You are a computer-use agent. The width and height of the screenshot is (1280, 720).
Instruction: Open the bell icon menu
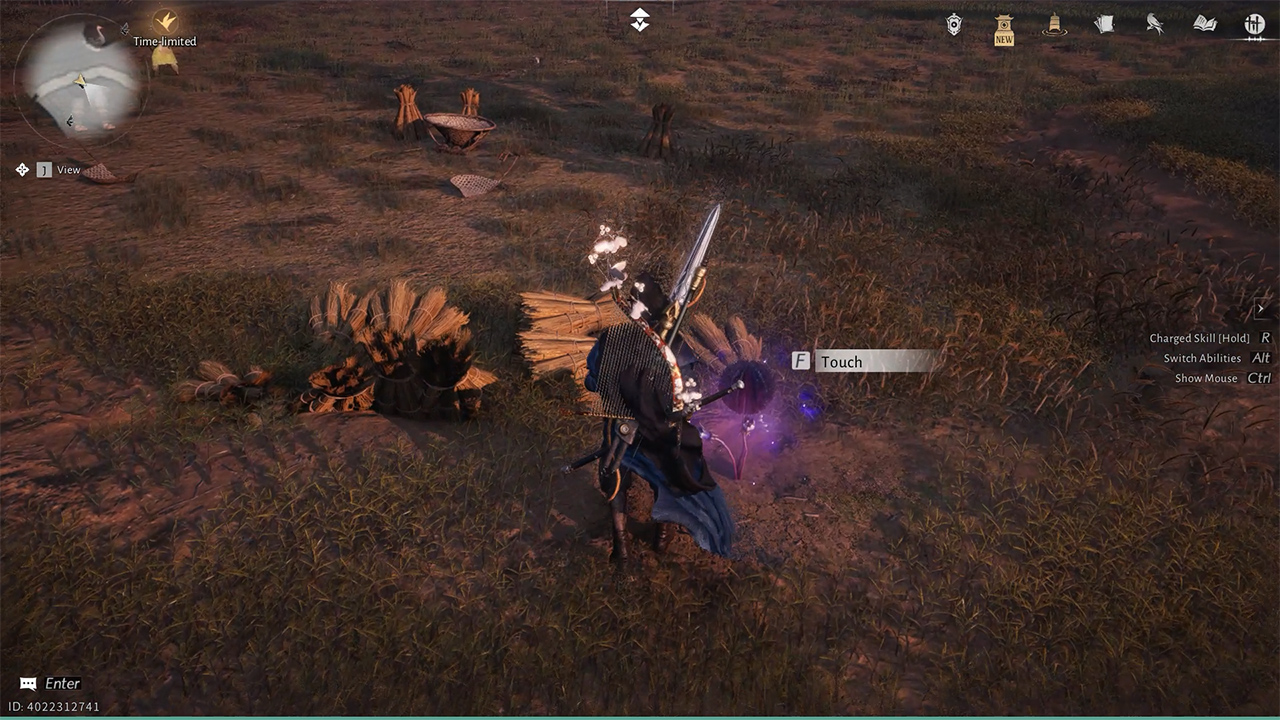point(1053,25)
